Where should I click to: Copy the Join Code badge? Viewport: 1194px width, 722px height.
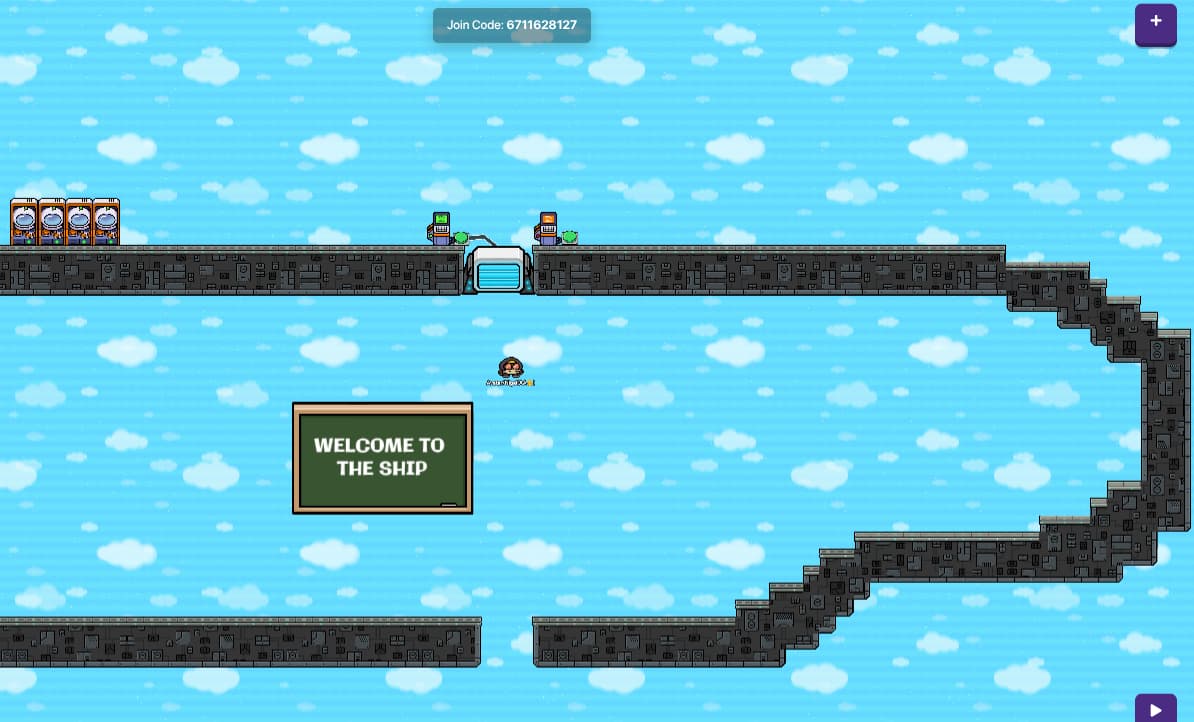tap(512, 25)
